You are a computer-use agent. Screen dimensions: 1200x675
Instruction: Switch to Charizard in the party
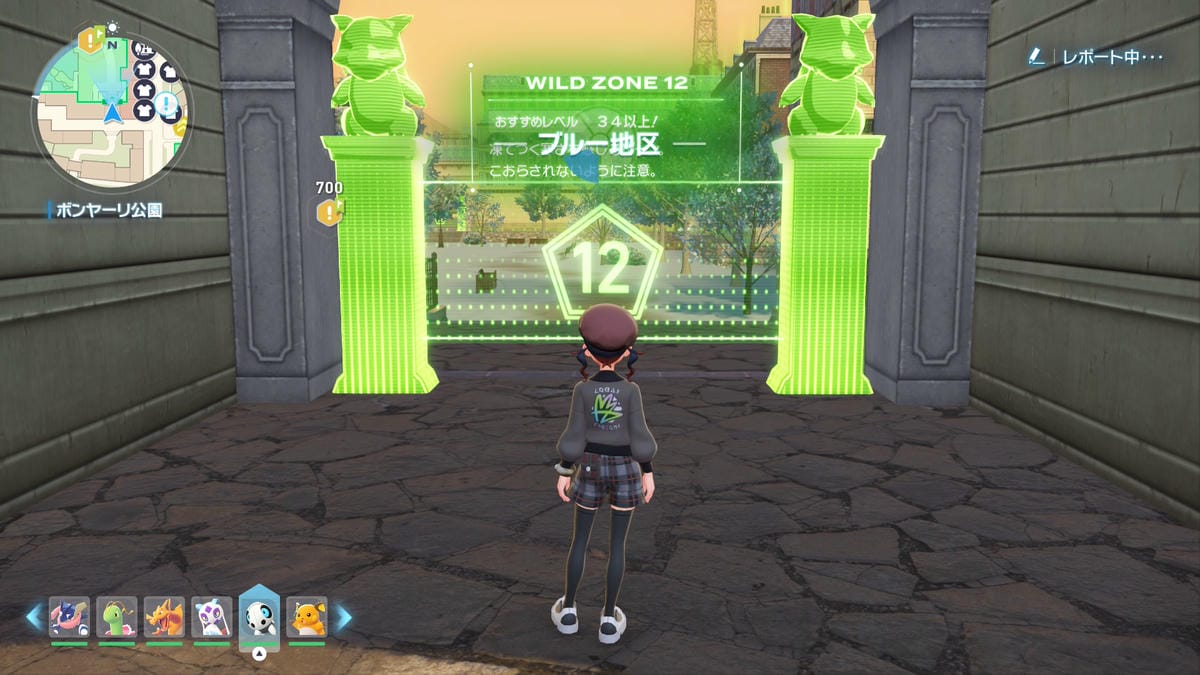tap(164, 617)
